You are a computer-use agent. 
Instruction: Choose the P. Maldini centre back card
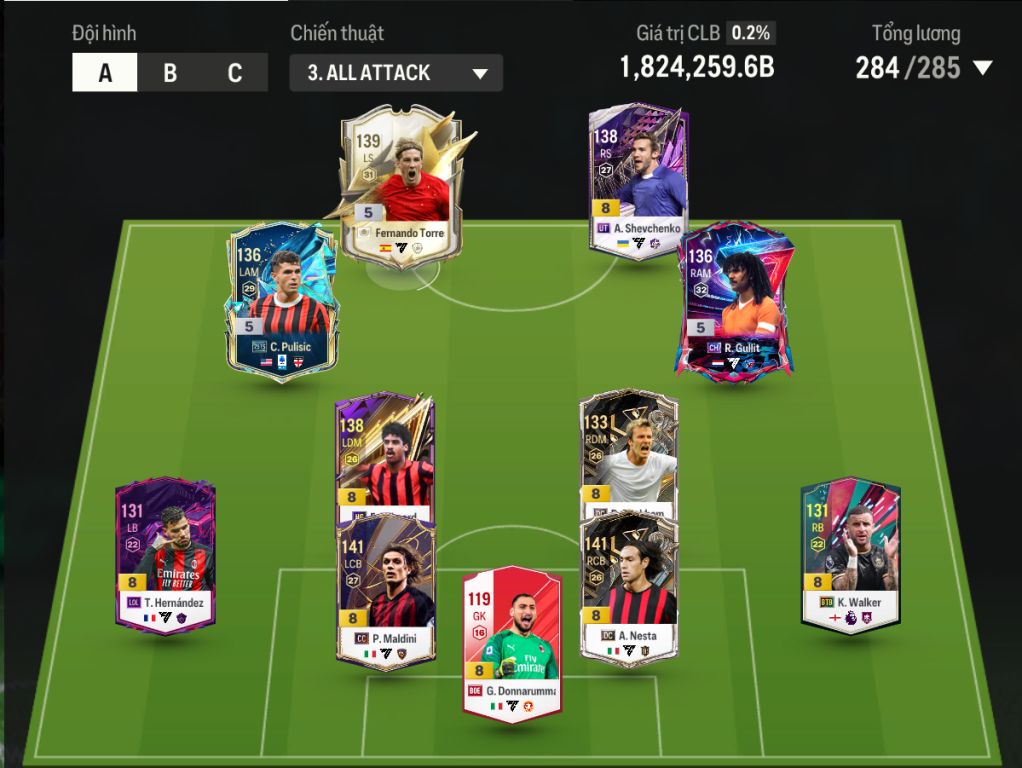[x=385, y=592]
